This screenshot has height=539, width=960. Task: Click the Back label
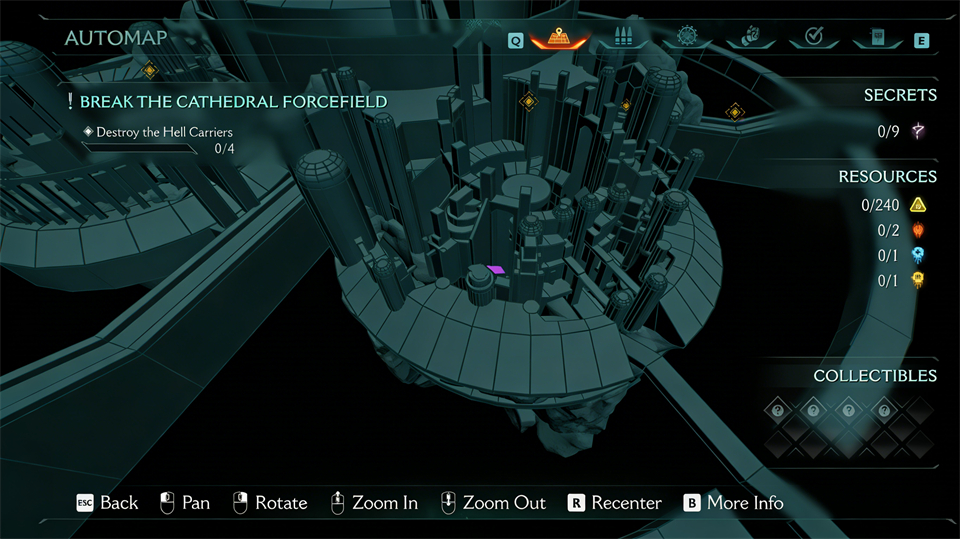coord(118,502)
